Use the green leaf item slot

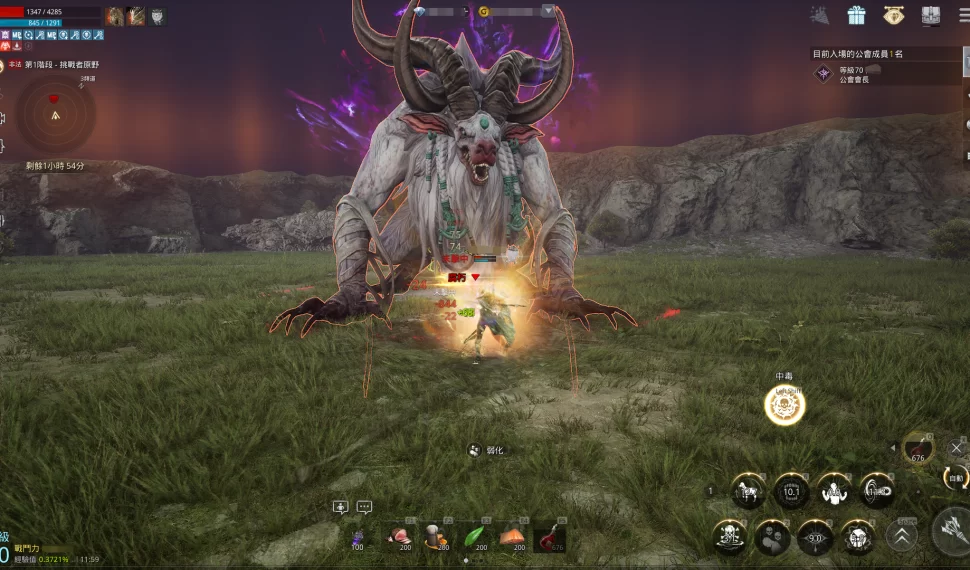coord(474,537)
